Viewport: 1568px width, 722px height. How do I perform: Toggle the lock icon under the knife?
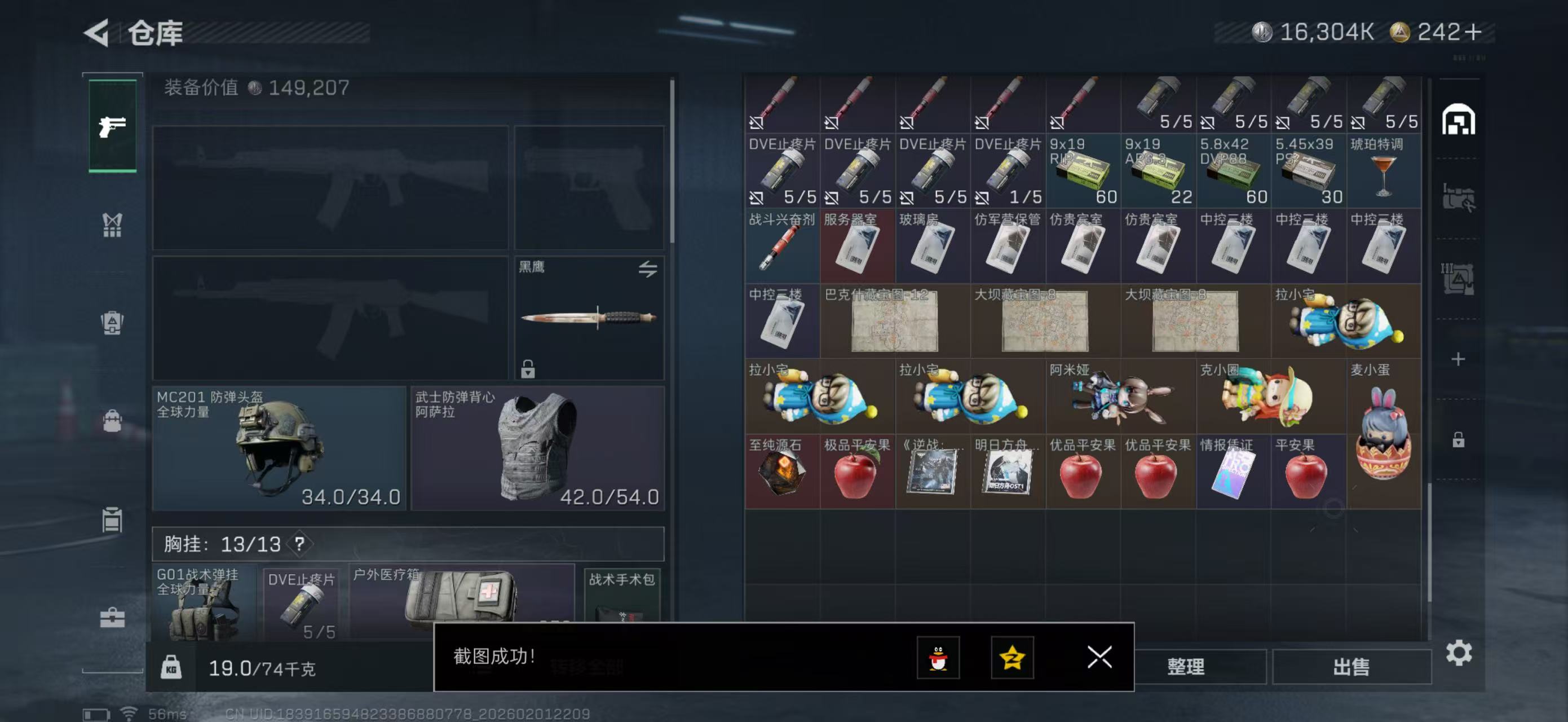(527, 368)
